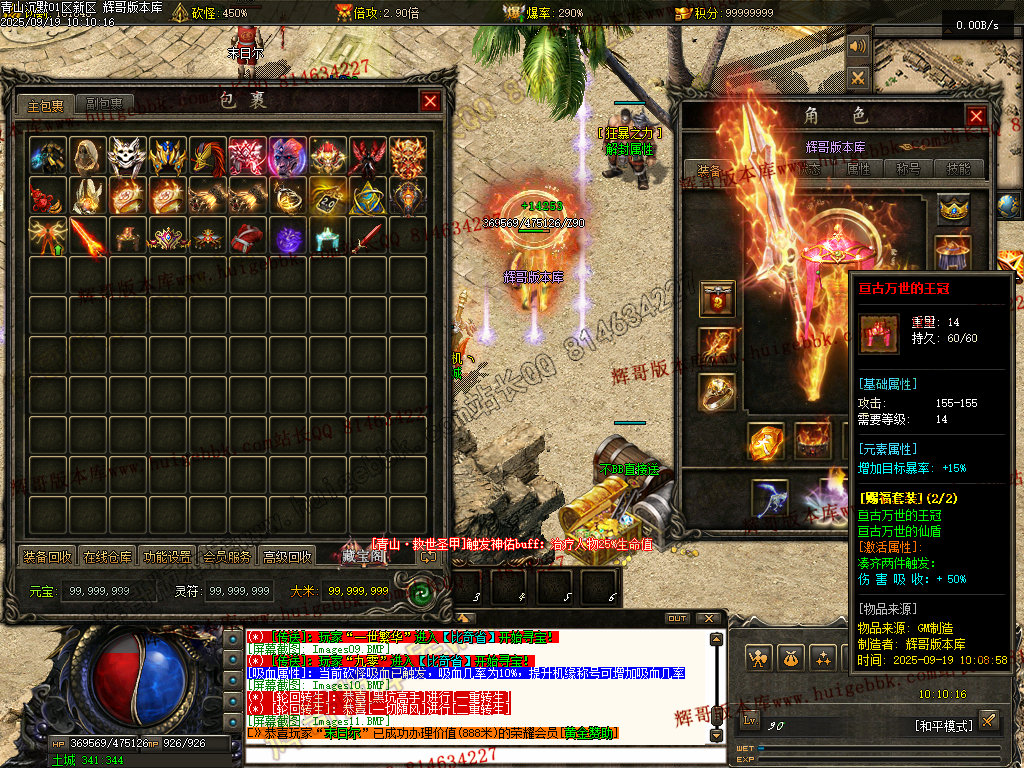Select the purple orb item
The image size is (1024, 768).
click(288, 237)
